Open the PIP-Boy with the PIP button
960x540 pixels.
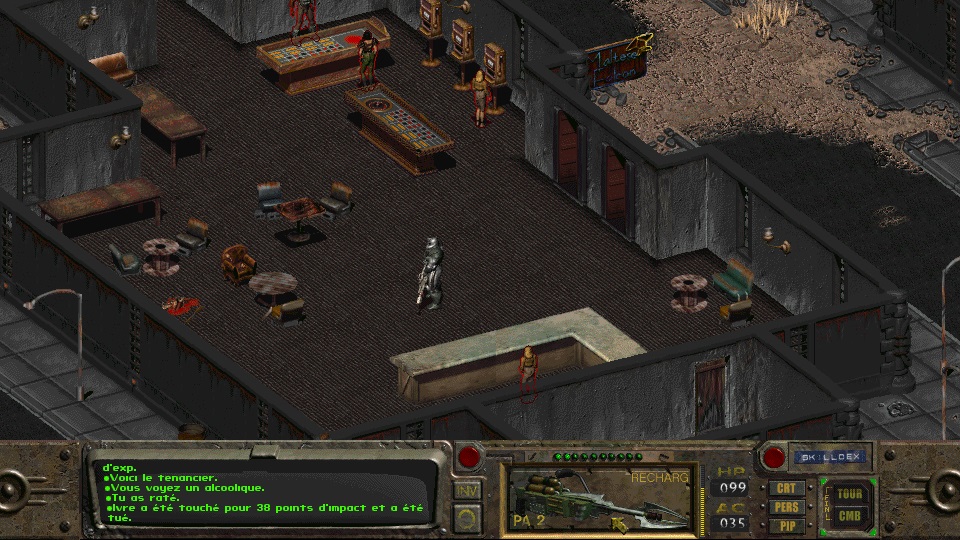click(x=787, y=525)
